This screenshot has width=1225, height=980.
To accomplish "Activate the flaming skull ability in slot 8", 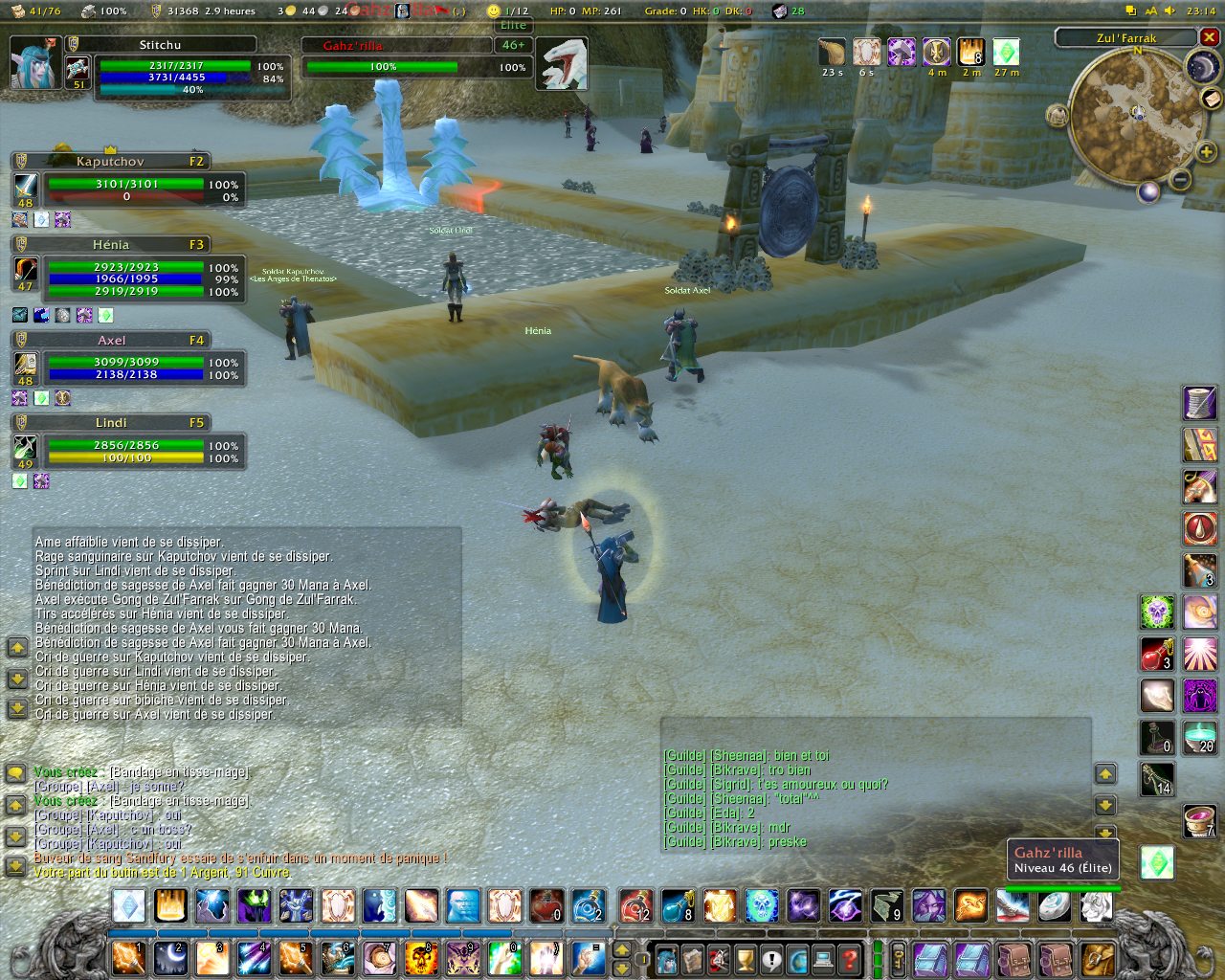I will pyautogui.click(x=420, y=958).
